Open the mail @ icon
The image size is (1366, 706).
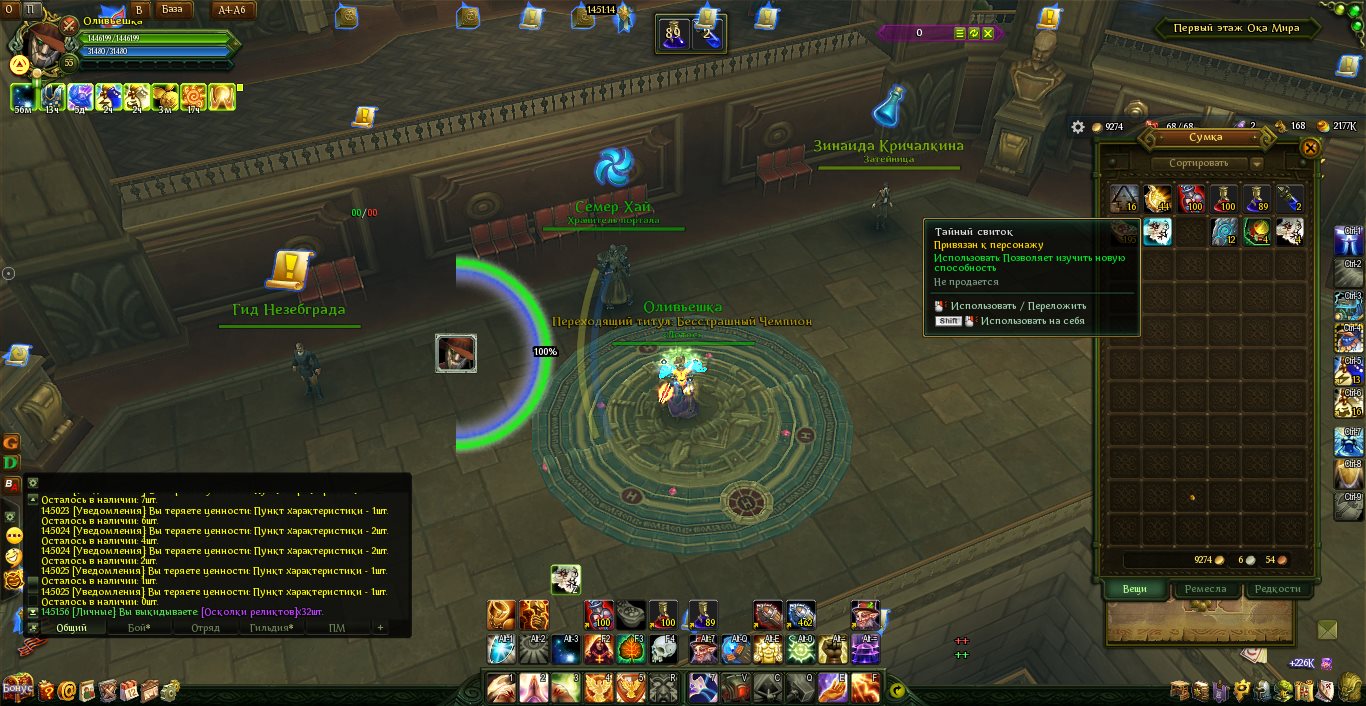[67, 690]
